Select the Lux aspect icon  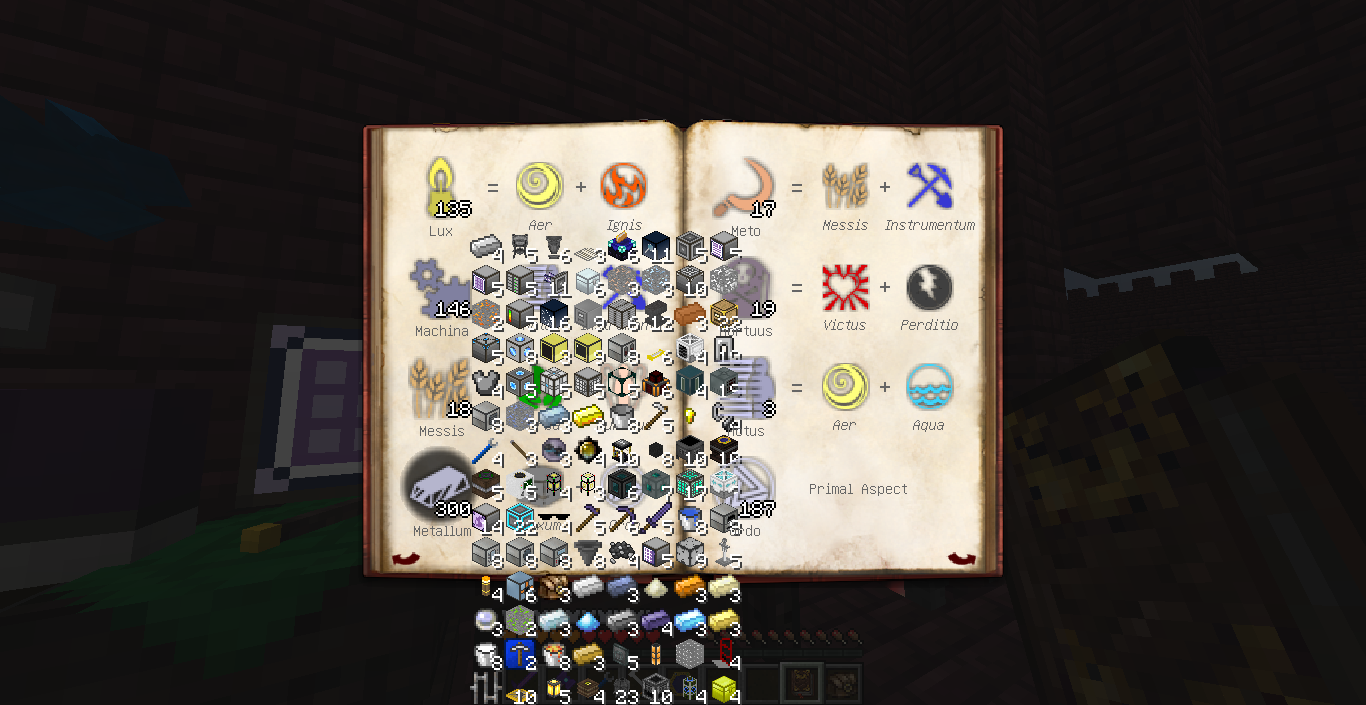point(441,187)
